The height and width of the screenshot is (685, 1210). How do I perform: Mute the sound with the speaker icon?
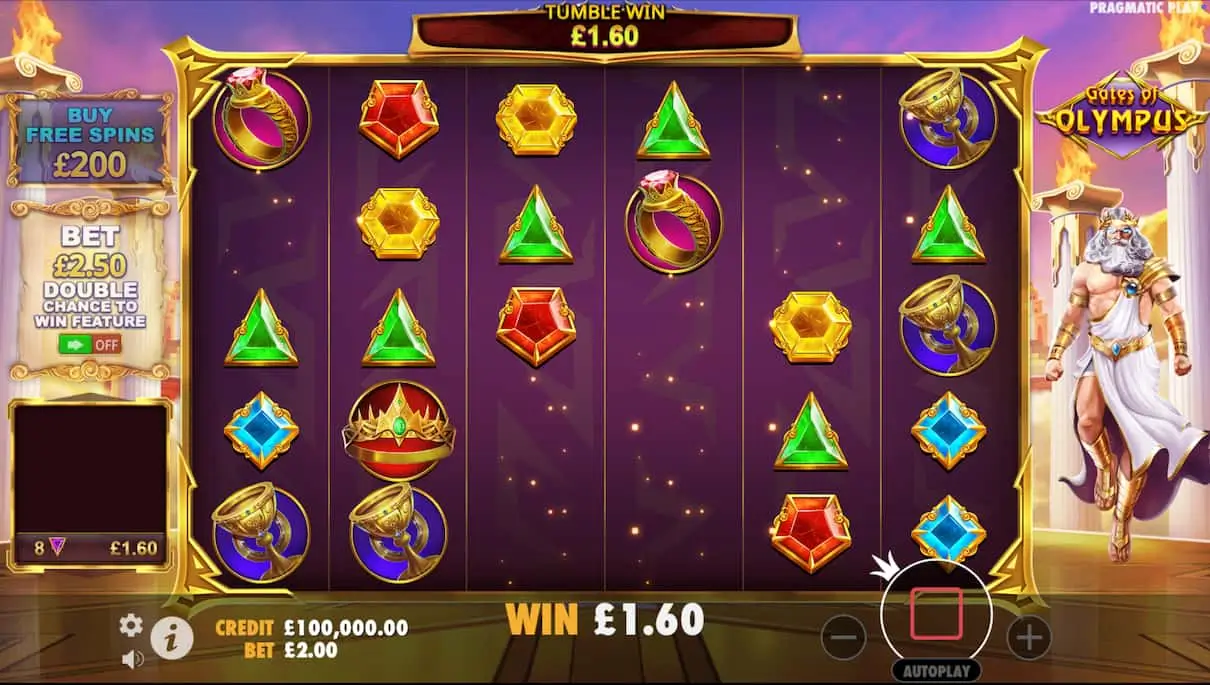coord(131,658)
